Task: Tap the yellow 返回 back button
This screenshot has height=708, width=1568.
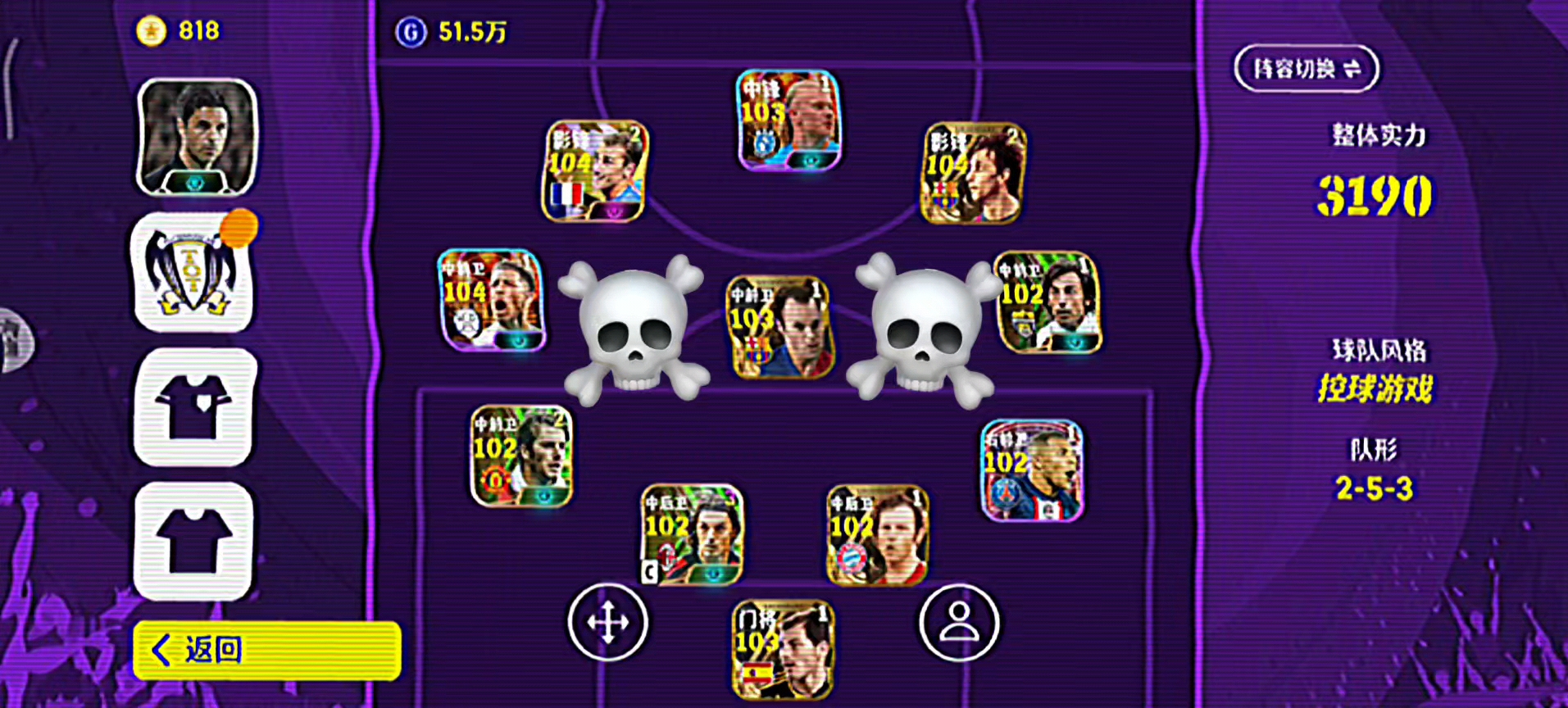Action: point(267,651)
